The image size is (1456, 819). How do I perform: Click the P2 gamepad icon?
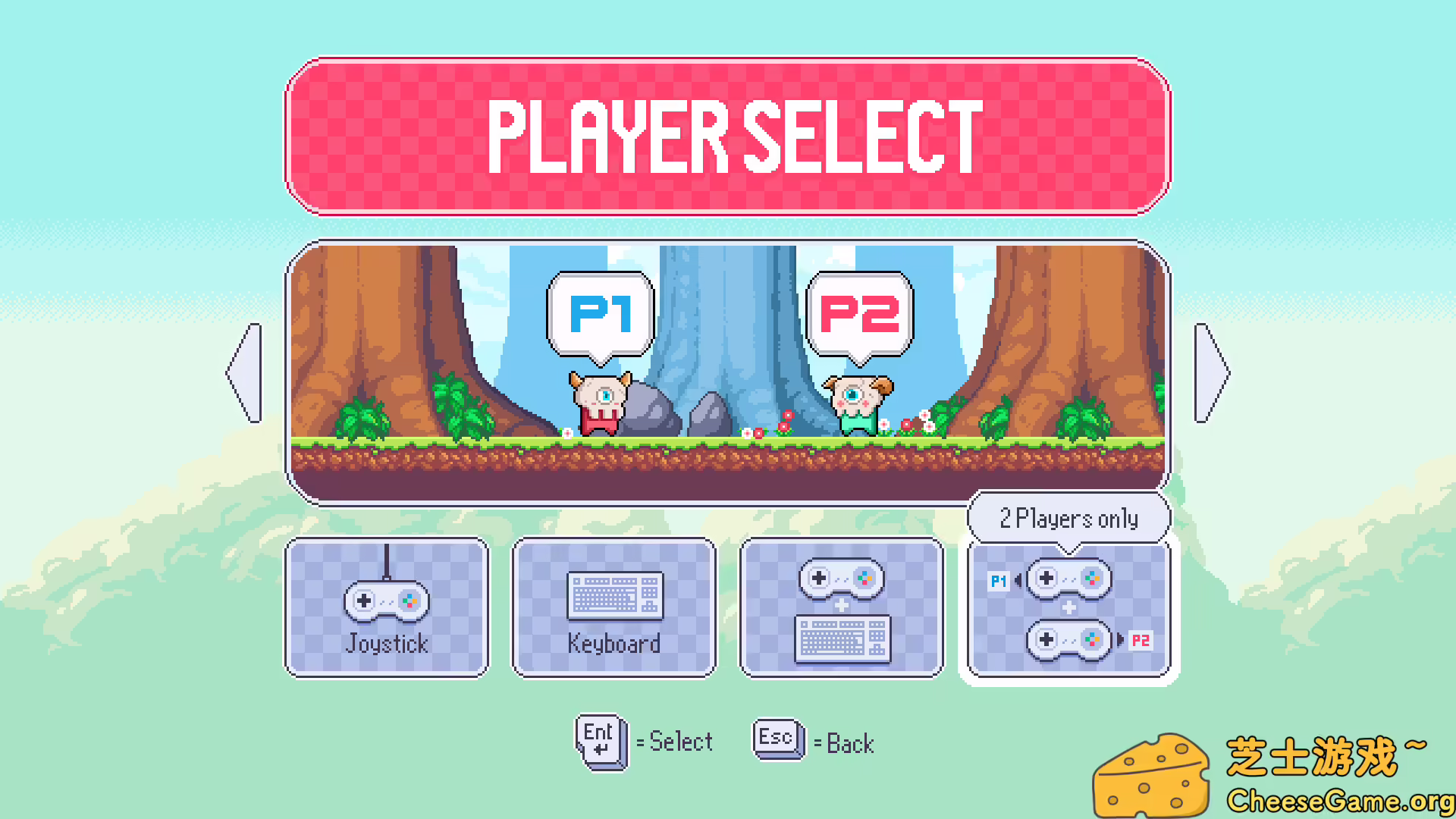click(x=1068, y=639)
